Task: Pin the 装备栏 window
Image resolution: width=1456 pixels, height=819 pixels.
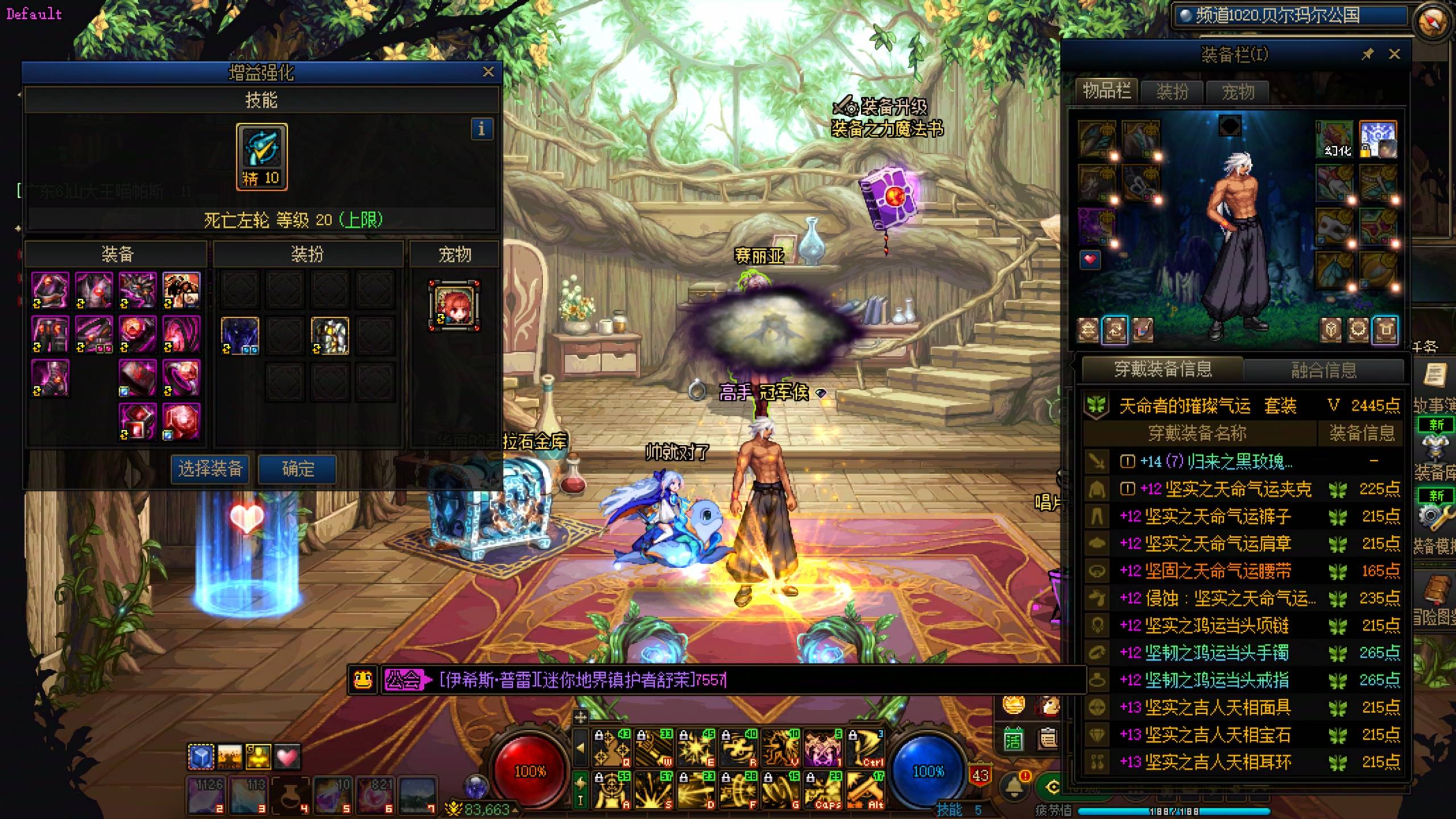Action: [1367, 55]
